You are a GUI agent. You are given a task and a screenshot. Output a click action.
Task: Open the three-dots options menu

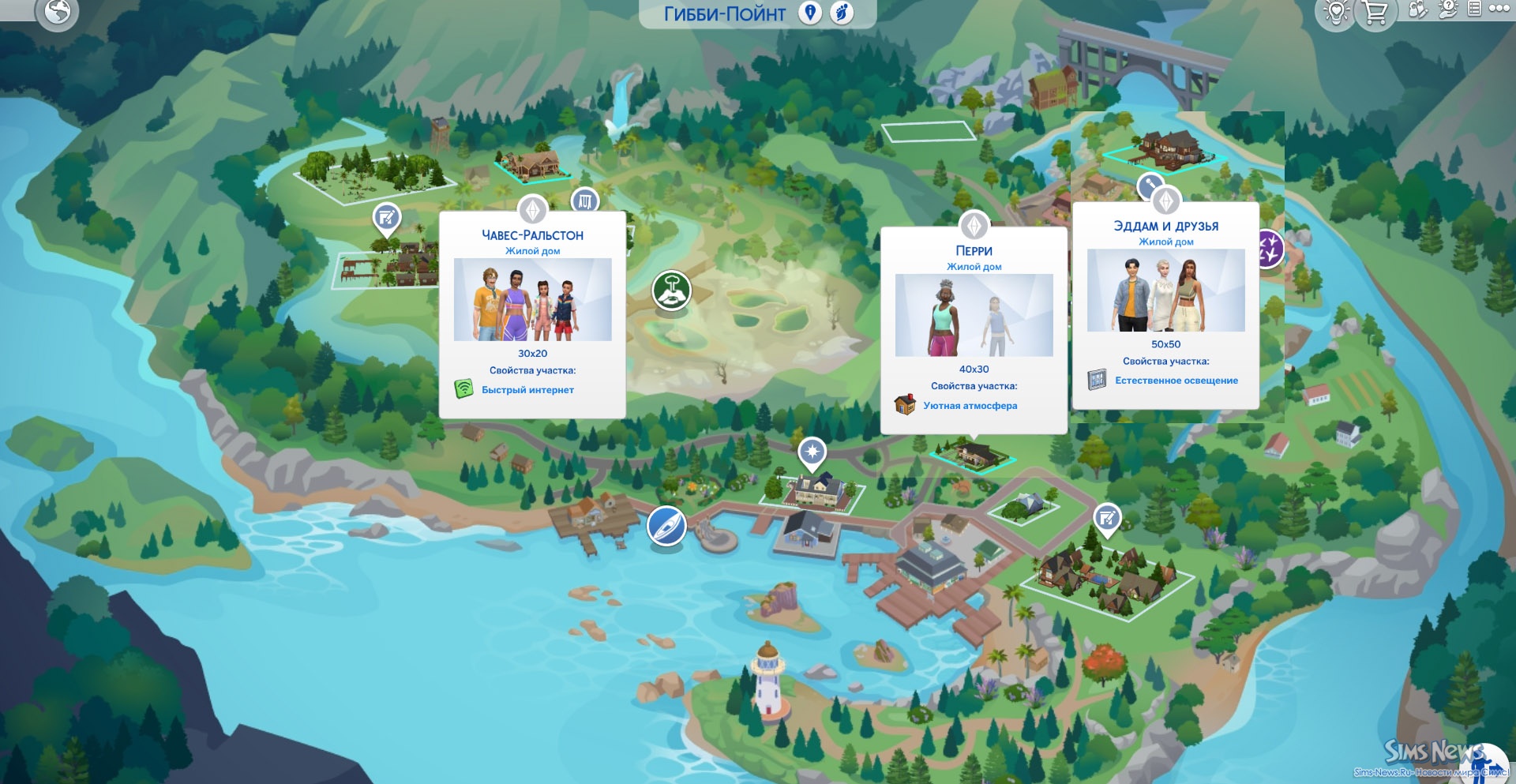click(x=1499, y=9)
